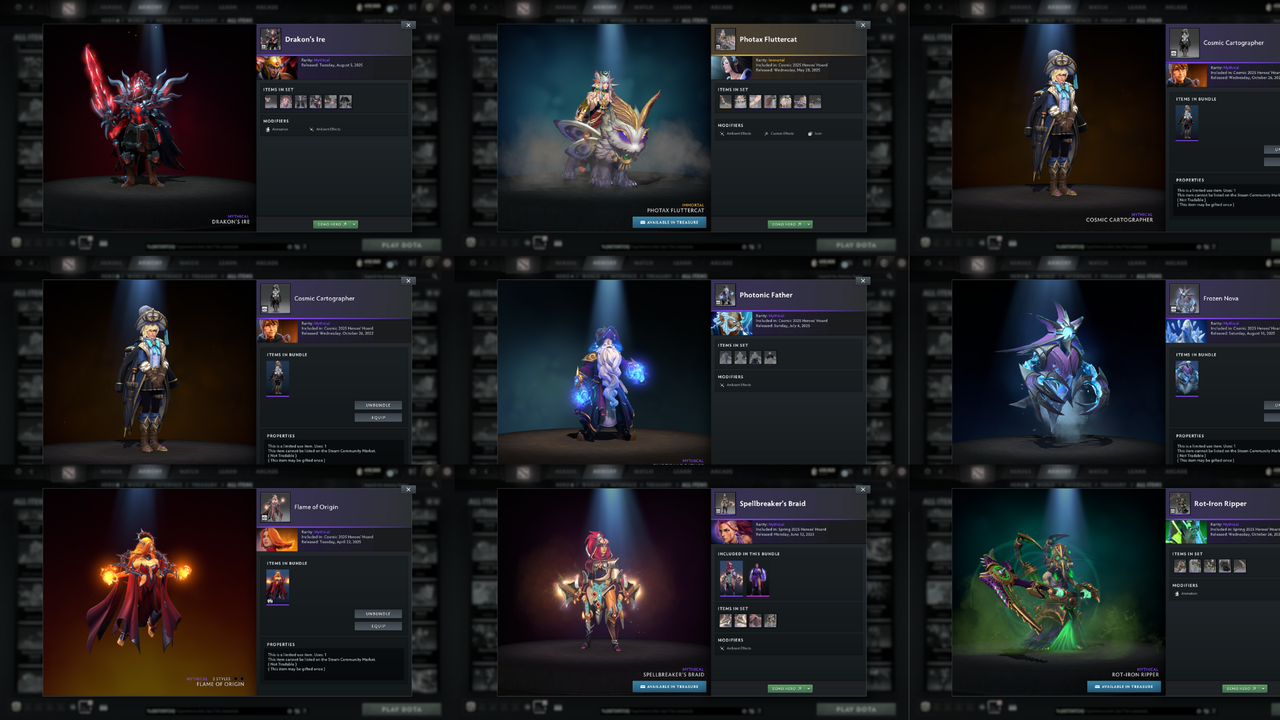Viewport: 1280px width, 720px height.
Task: Click AVAILABLE IN TREASURE for Photax Fluttercat
Action: 668,222
